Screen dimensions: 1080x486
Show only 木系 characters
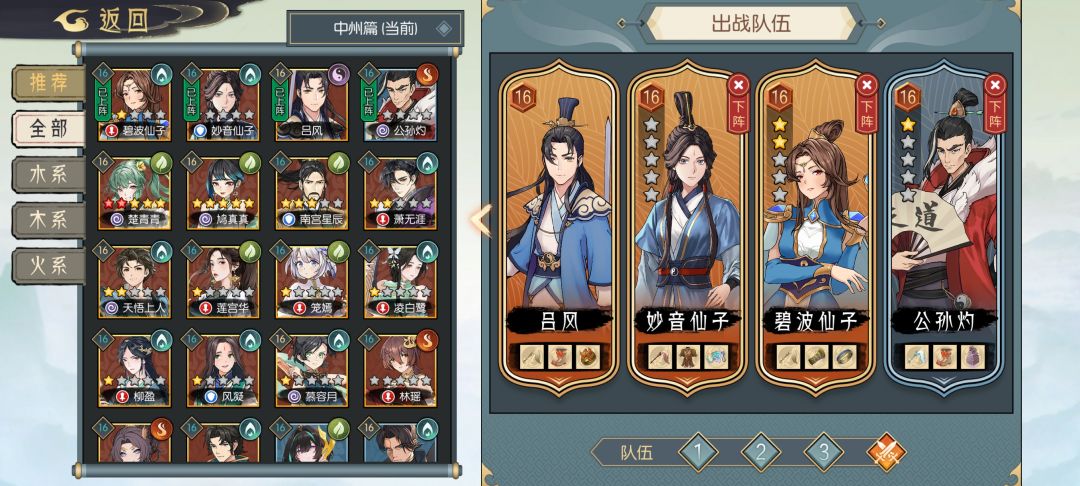tap(48, 219)
